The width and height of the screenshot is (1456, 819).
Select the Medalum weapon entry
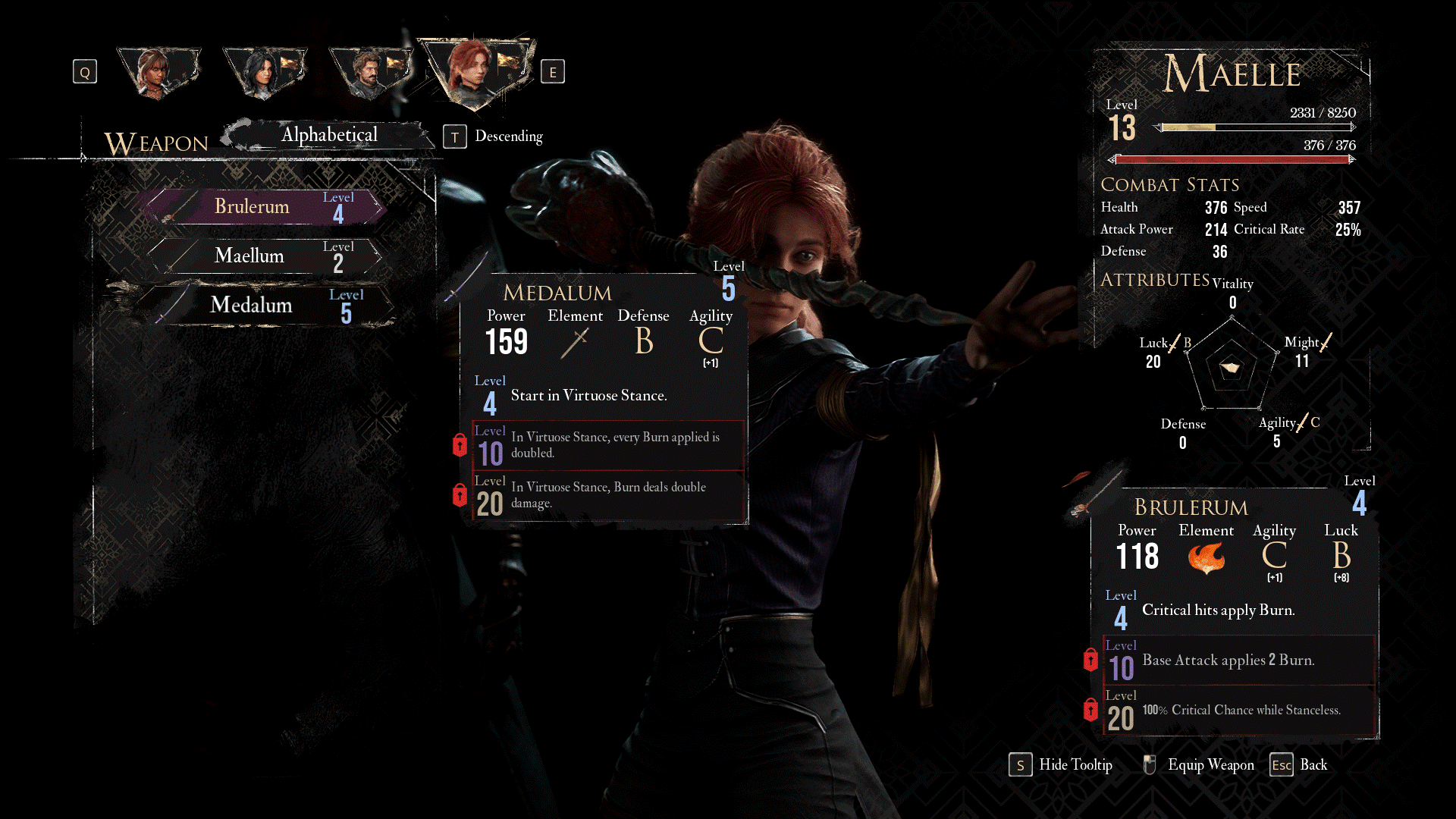click(x=265, y=305)
